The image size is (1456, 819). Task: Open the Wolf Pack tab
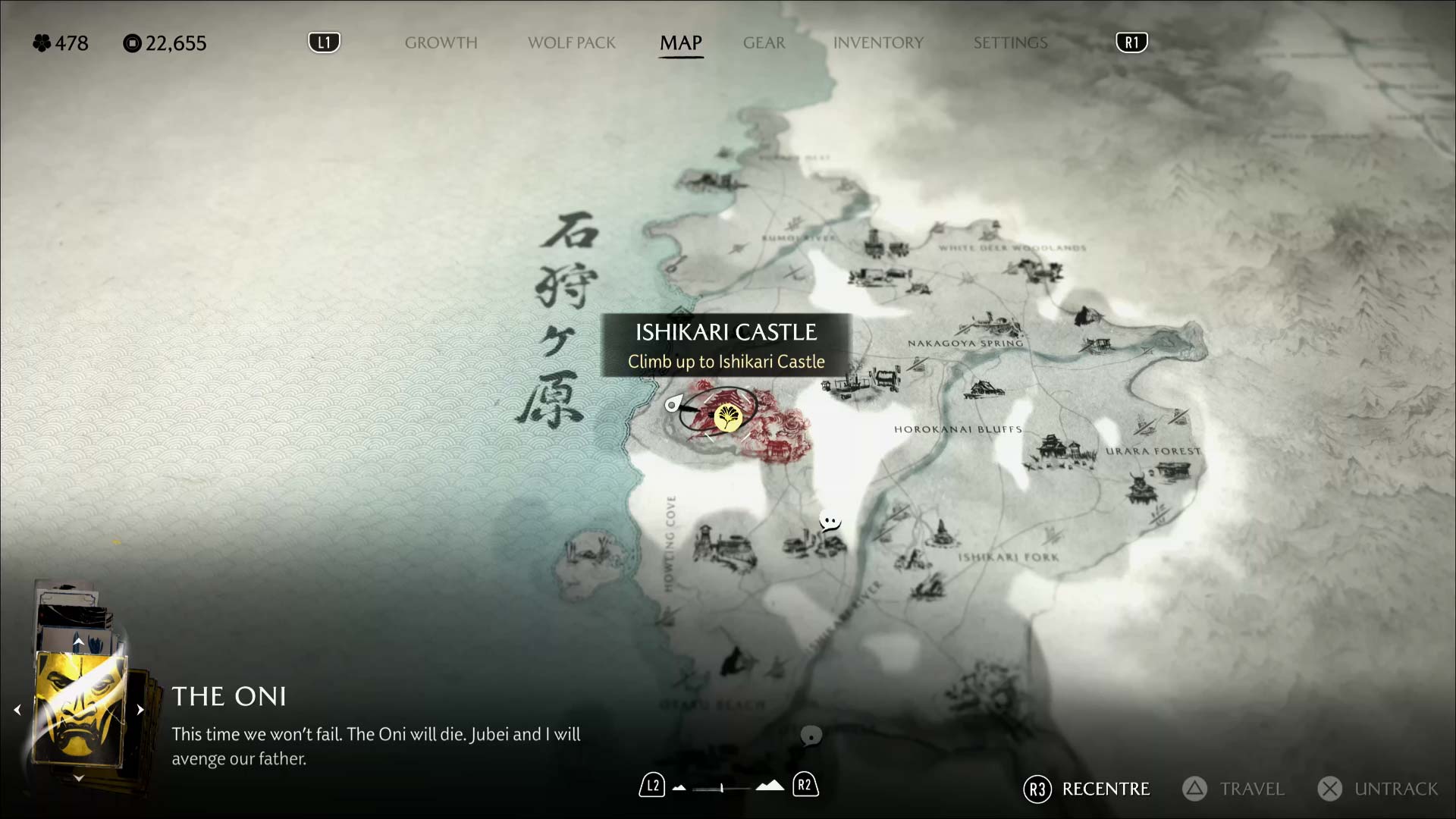pyautogui.click(x=571, y=43)
